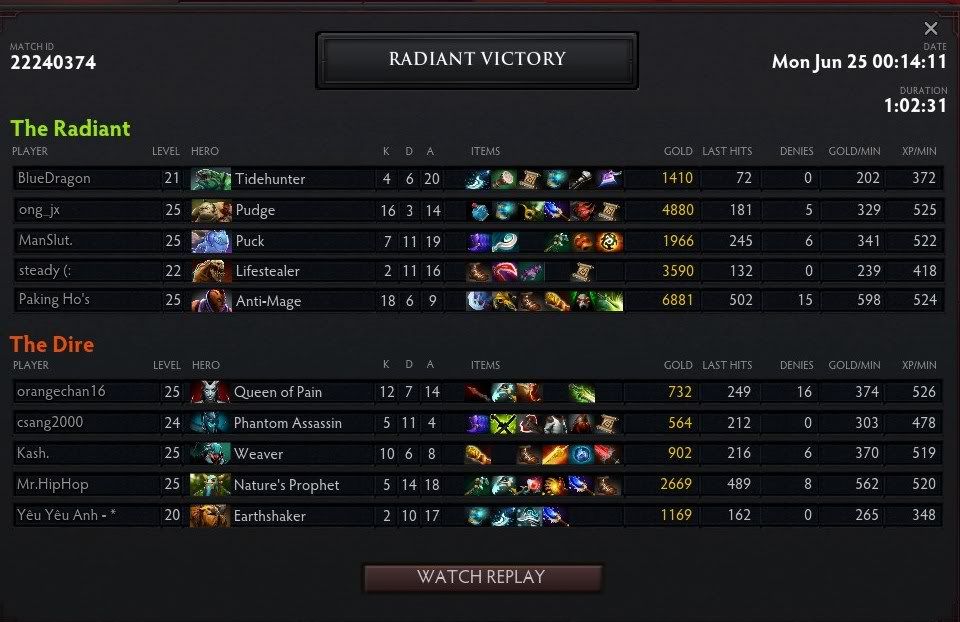Click the Queen of Pain portrait
This screenshot has width=960, height=622.
tap(210, 392)
